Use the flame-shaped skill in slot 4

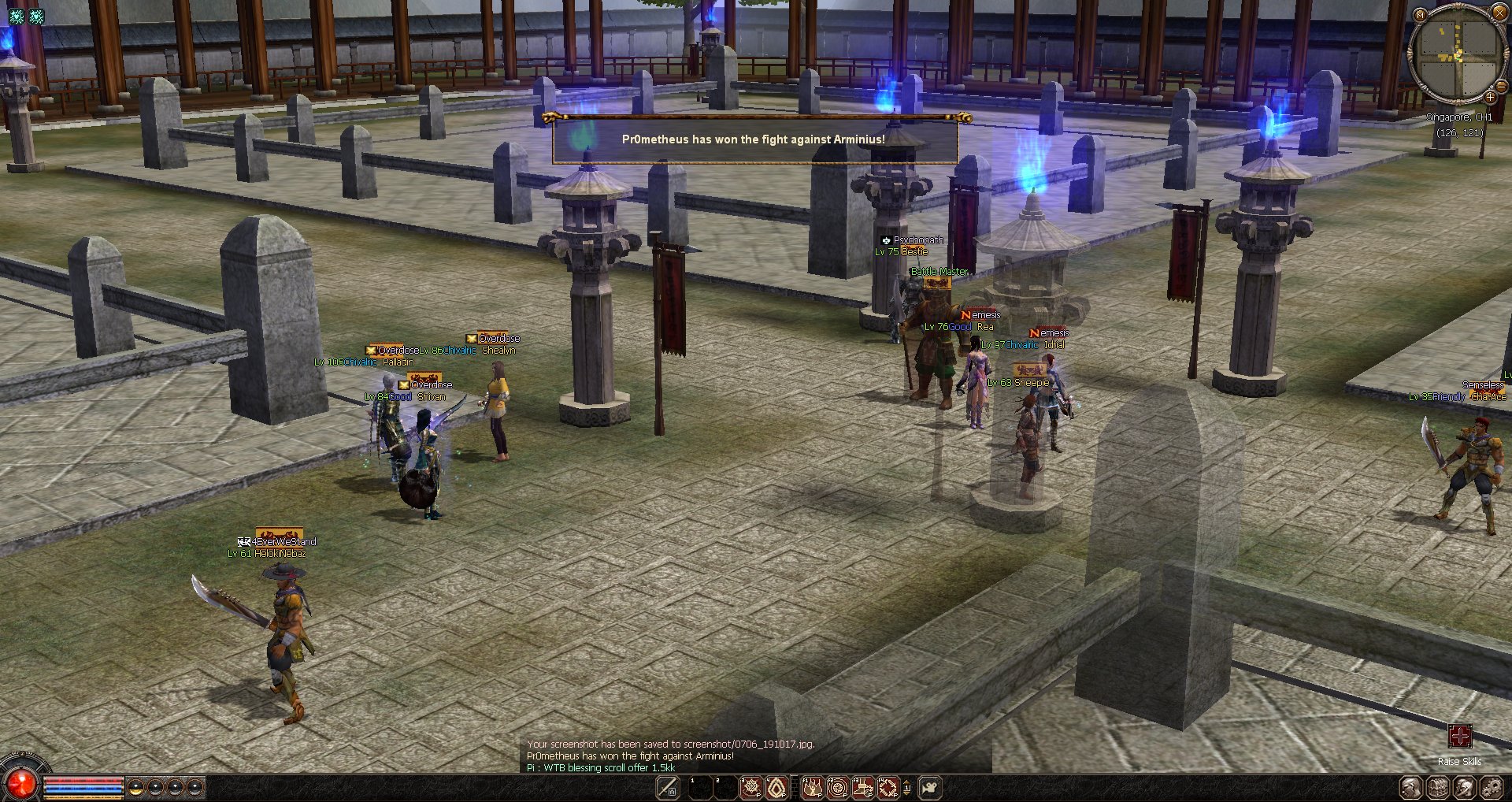pyautogui.click(x=777, y=787)
